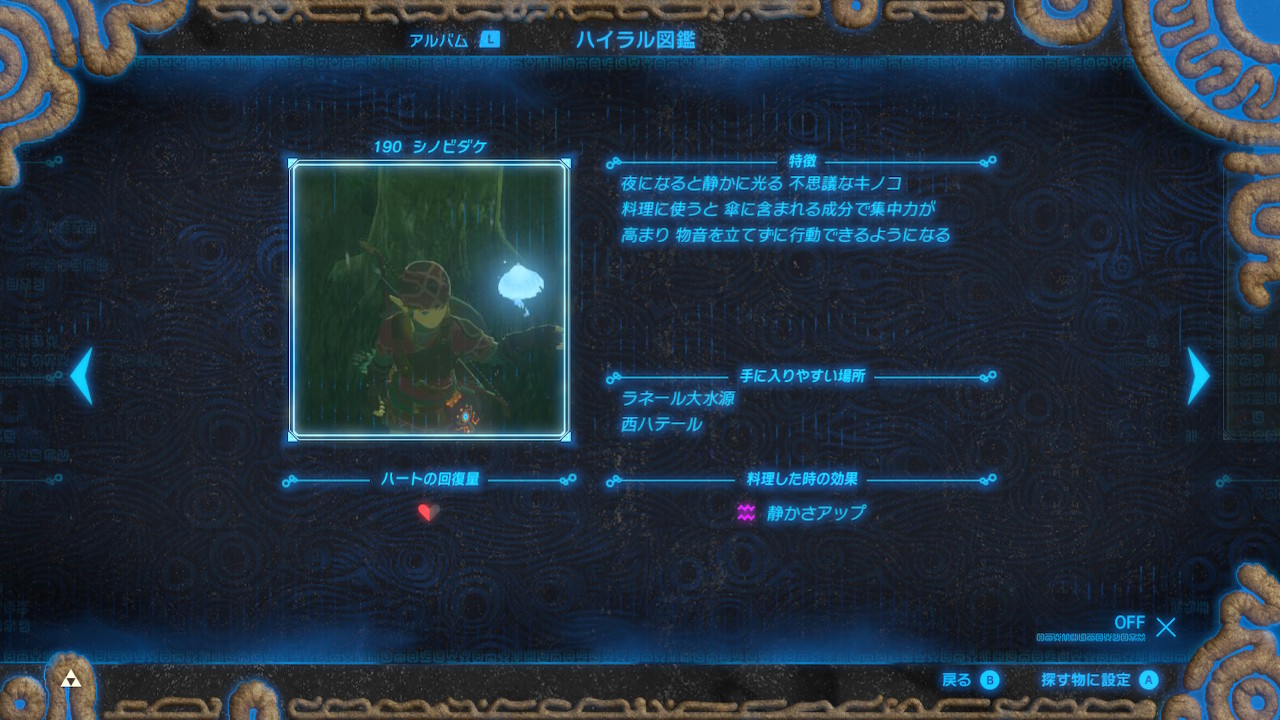Image resolution: width=1280 pixels, height=720 pixels.
Task: Click the シノビダケ photo thumbnail
Action: (430, 298)
